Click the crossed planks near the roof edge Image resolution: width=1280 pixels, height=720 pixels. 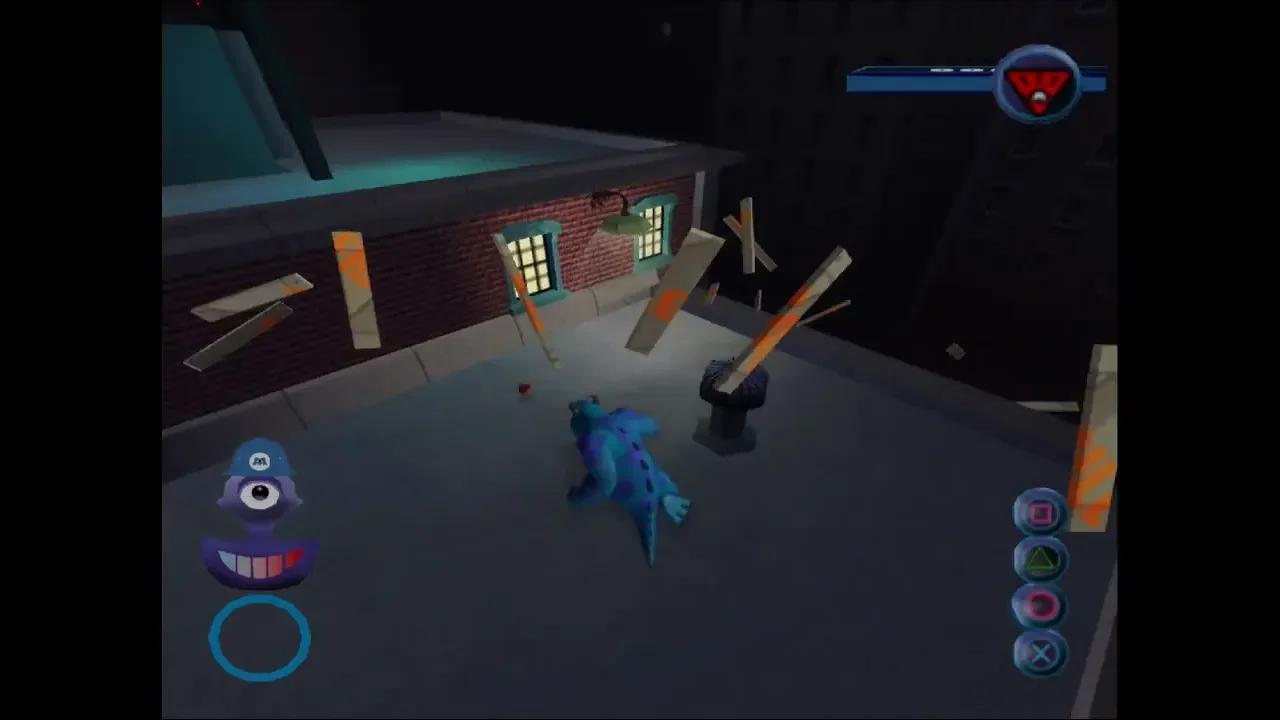tap(745, 235)
